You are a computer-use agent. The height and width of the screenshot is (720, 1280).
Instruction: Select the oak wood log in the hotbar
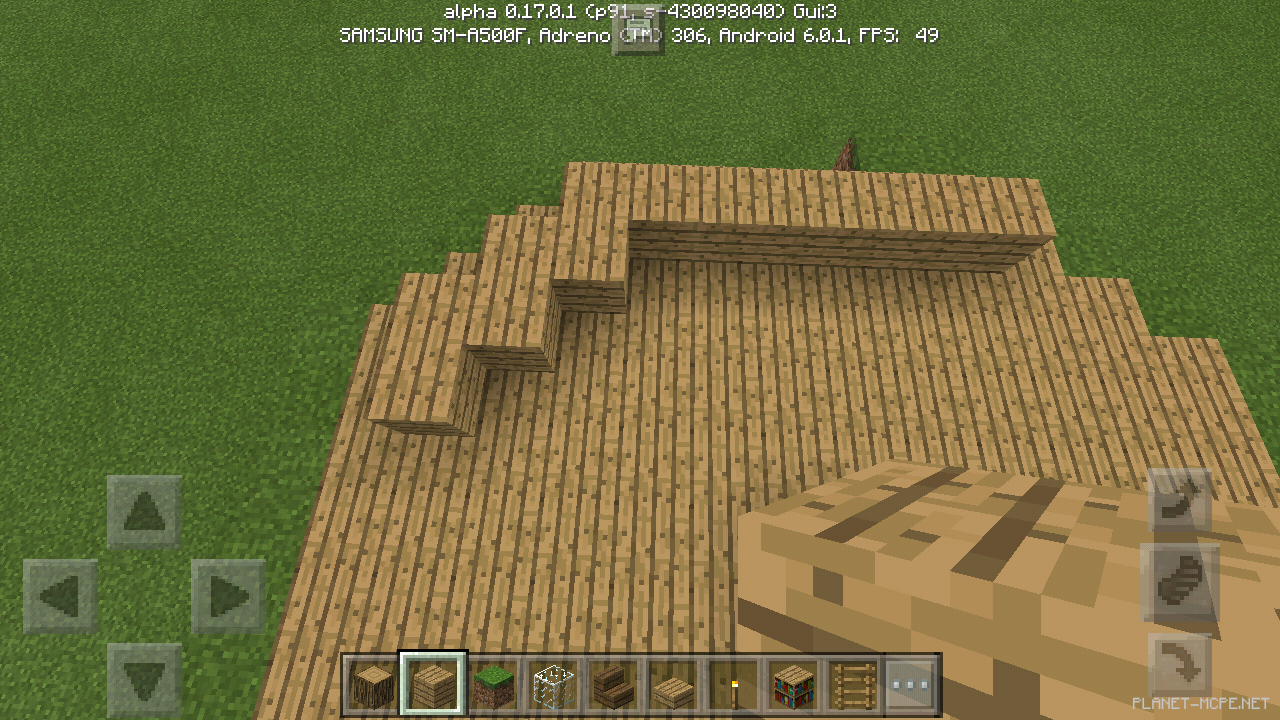(371, 684)
